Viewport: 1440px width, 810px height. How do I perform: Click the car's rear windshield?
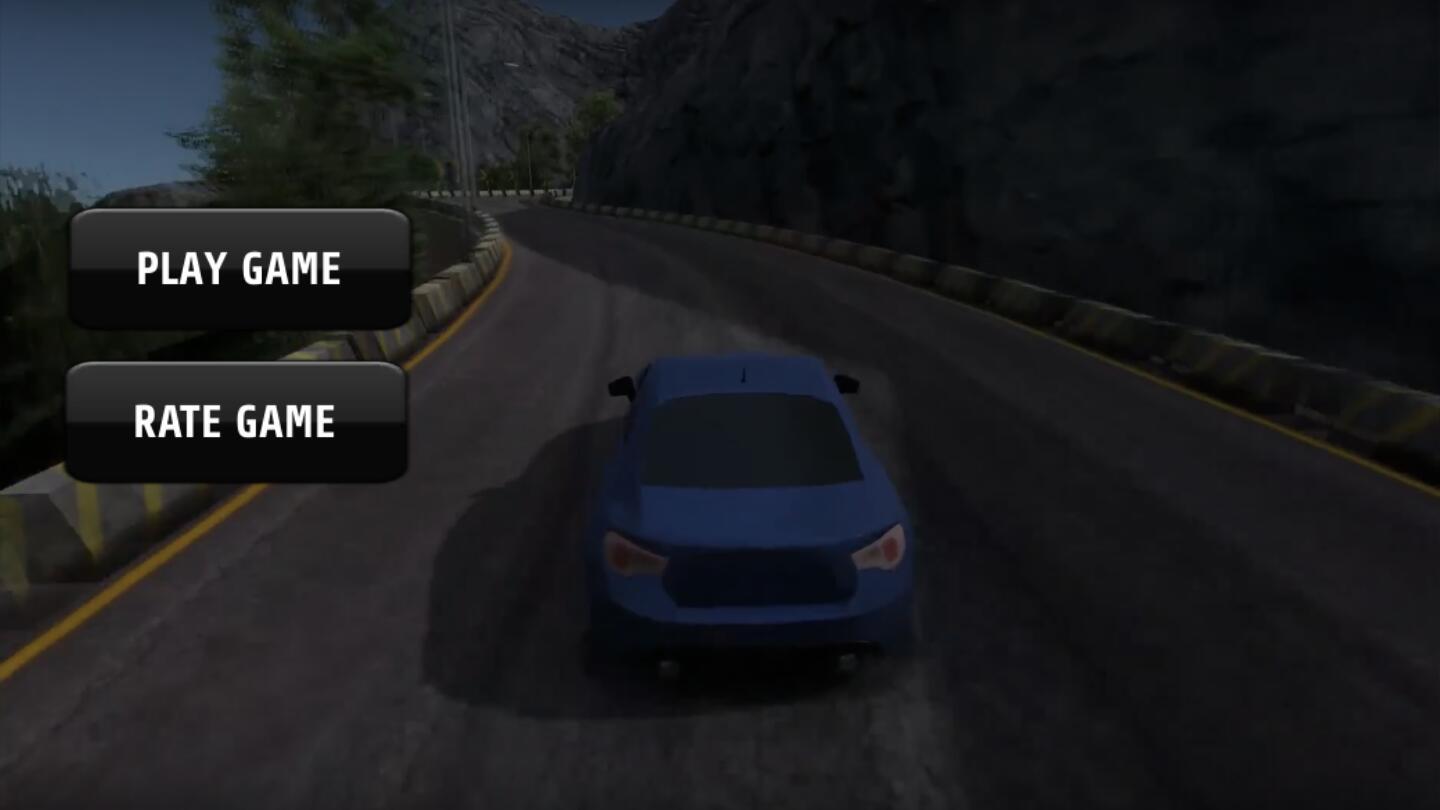(x=745, y=440)
